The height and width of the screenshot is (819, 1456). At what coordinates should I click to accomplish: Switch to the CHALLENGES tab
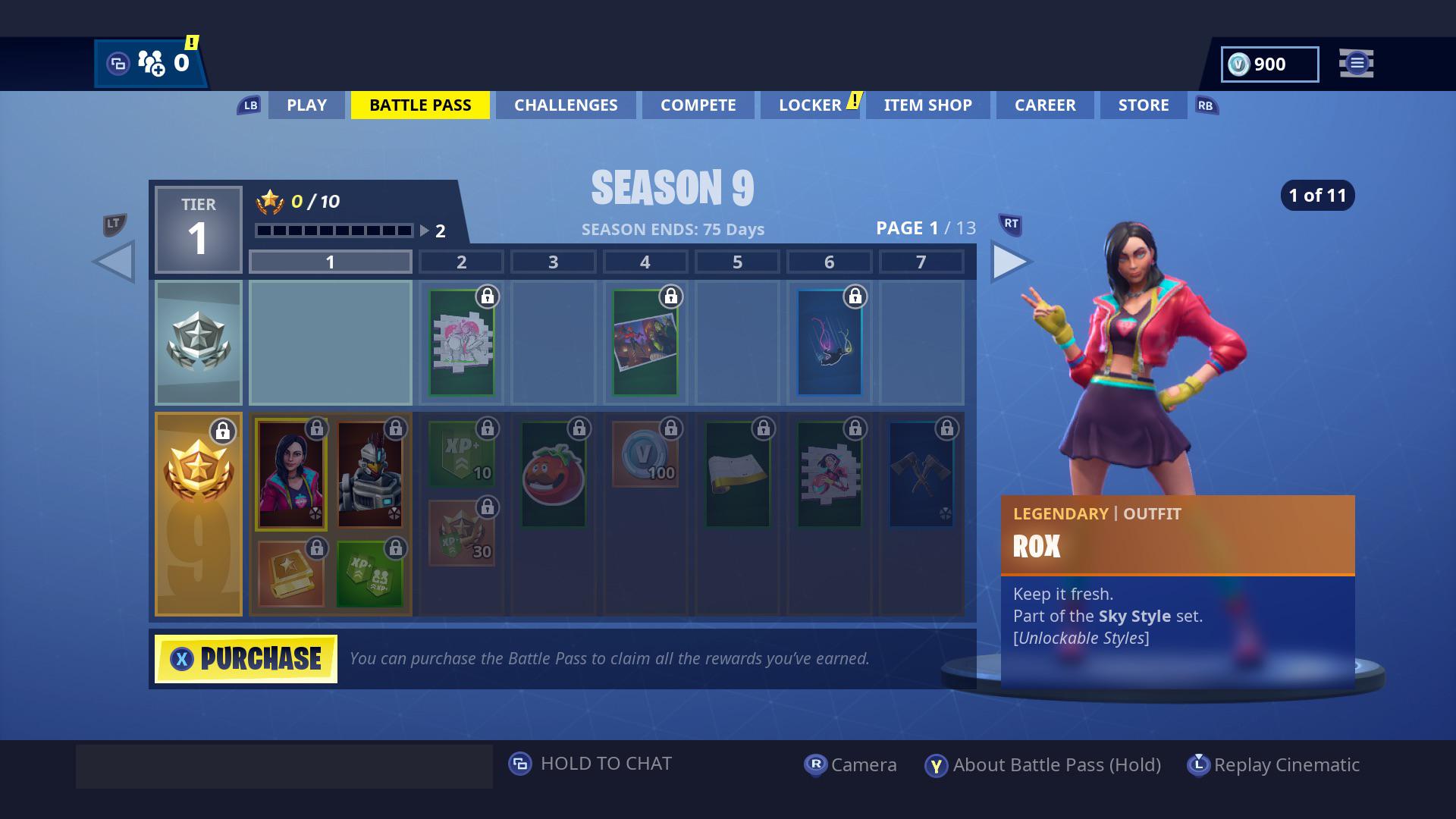(565, 105)
